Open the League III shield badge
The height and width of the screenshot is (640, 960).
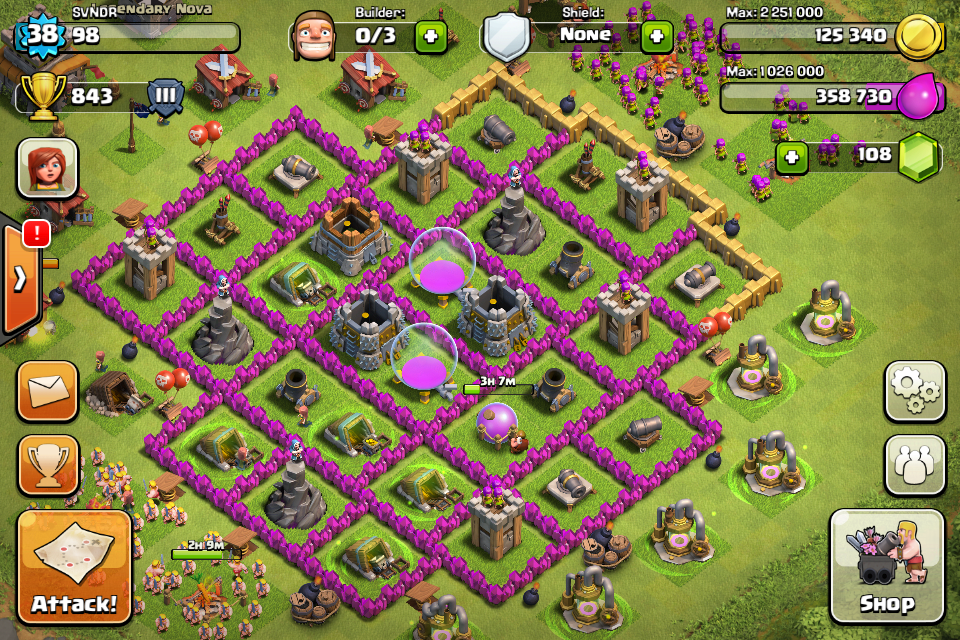coord(165,97)
